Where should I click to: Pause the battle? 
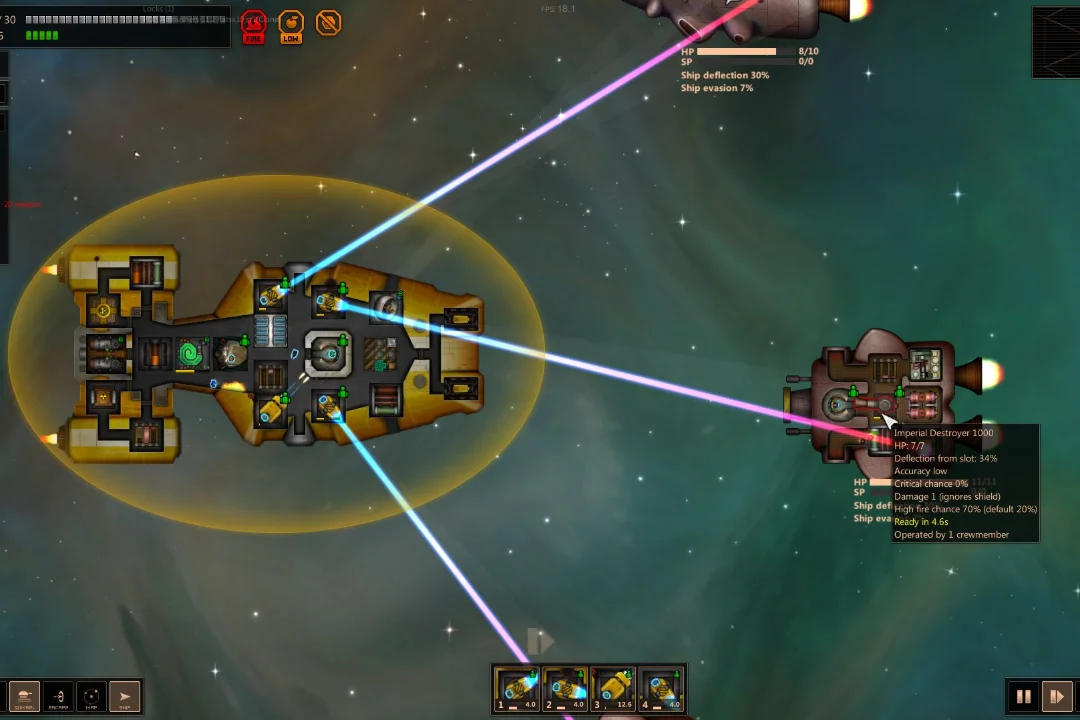coord(1024,696)
